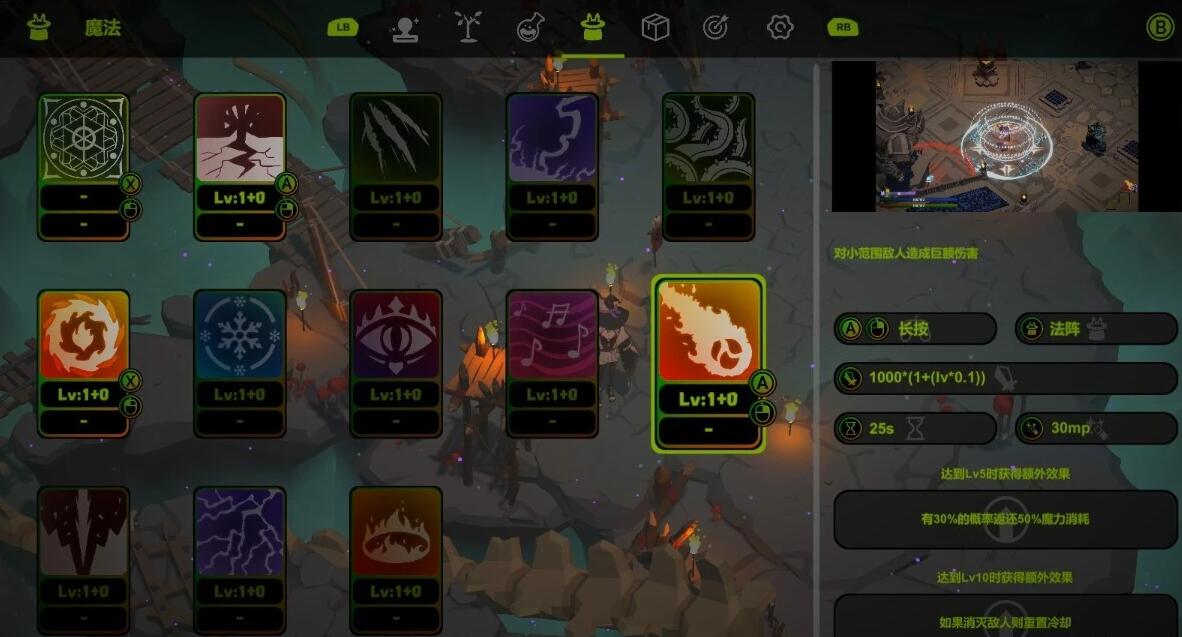The height and width of the screenshot is (637, 1182).
Task: Select the meteor fireball spell card
Action: click(x=708, y=332)
